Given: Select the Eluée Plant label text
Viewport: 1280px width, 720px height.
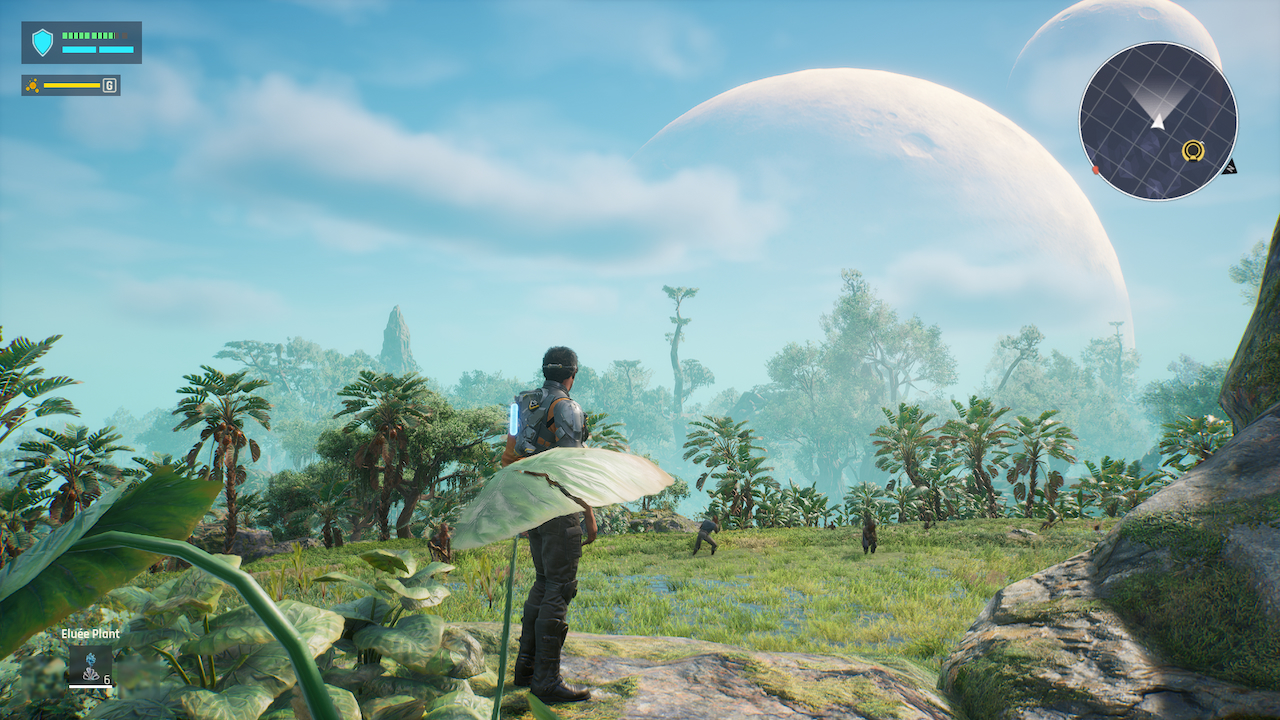Looking at the screenshot, I should coord(90,633).
